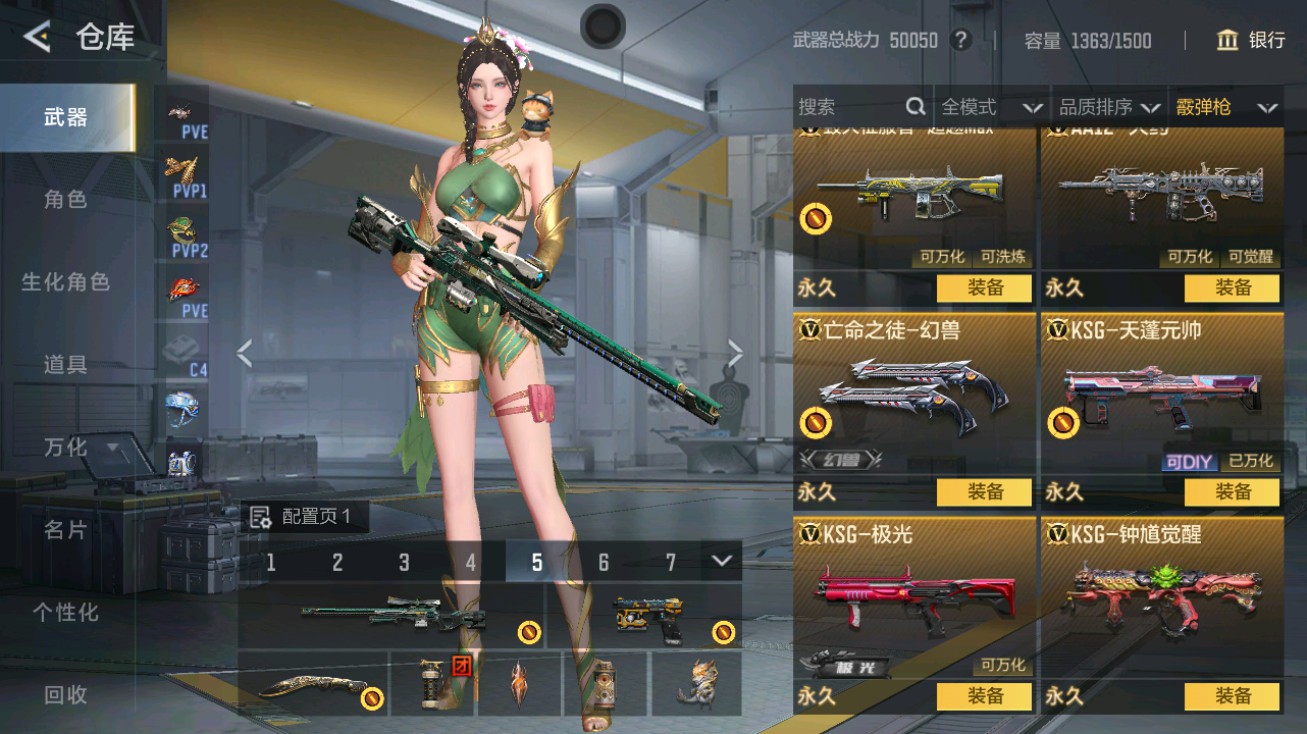Select loadout number 3
The width and height of the screenshot is (1307, 734).
coord(404,562)
